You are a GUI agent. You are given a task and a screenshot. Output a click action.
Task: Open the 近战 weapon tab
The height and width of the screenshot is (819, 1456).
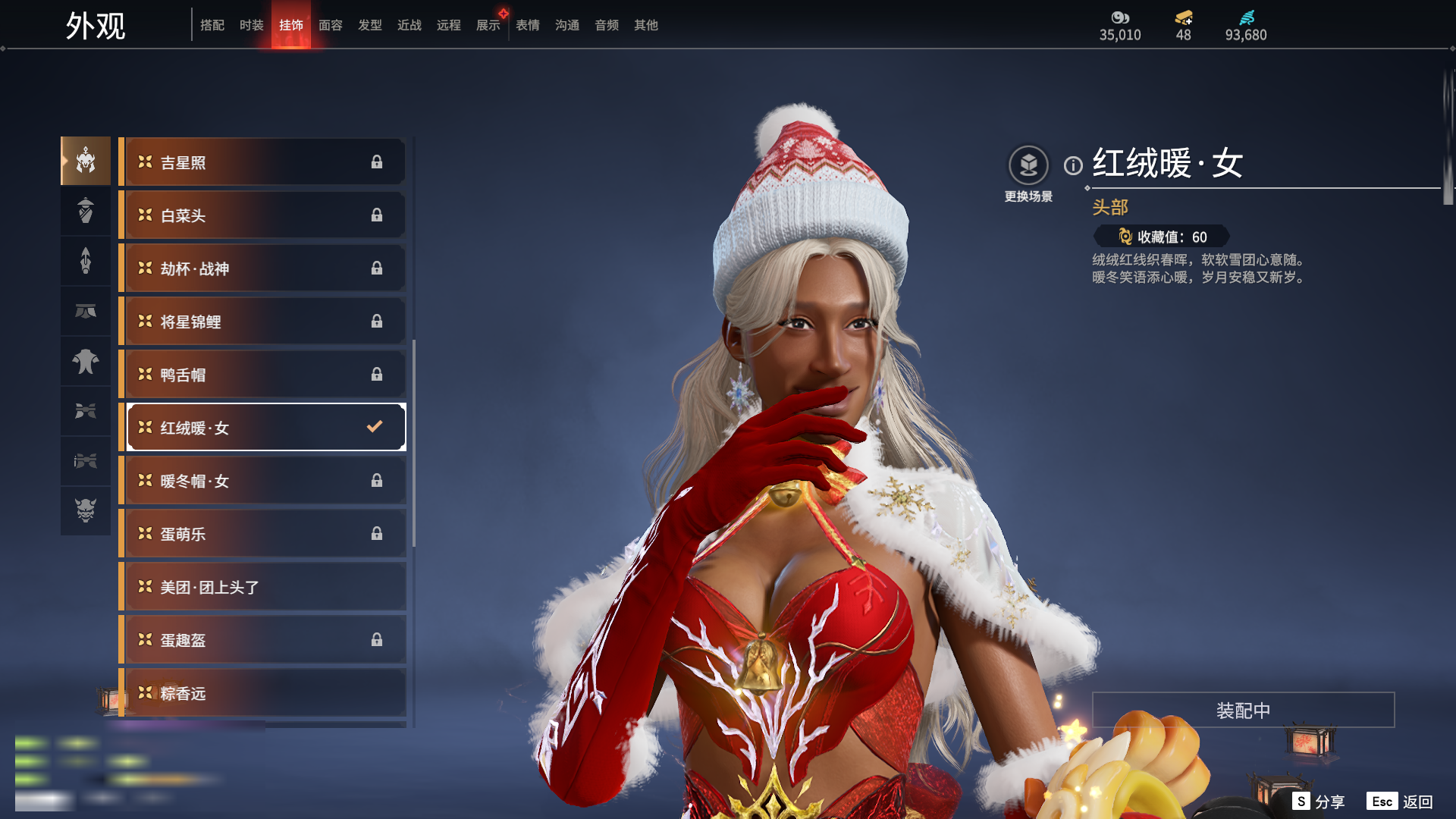click(409, 25)
